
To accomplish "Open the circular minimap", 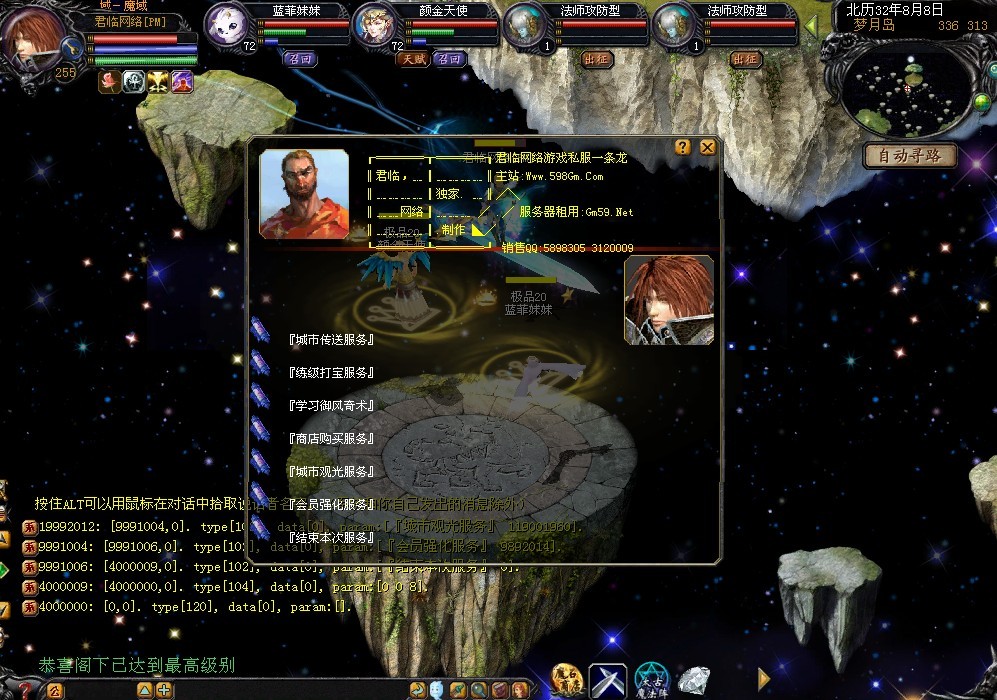I will coord(908,90).
